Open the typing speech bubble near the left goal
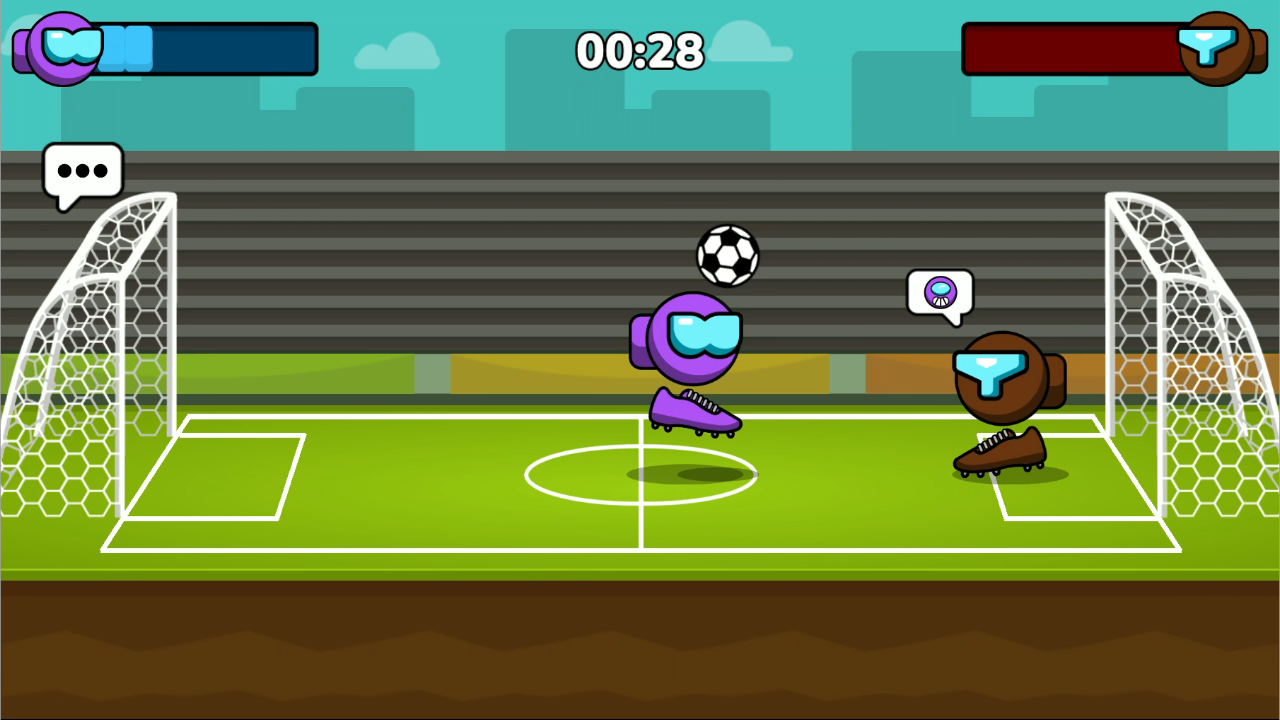The height and width of the screenshot is (720, 1280). tap(84, 171)
